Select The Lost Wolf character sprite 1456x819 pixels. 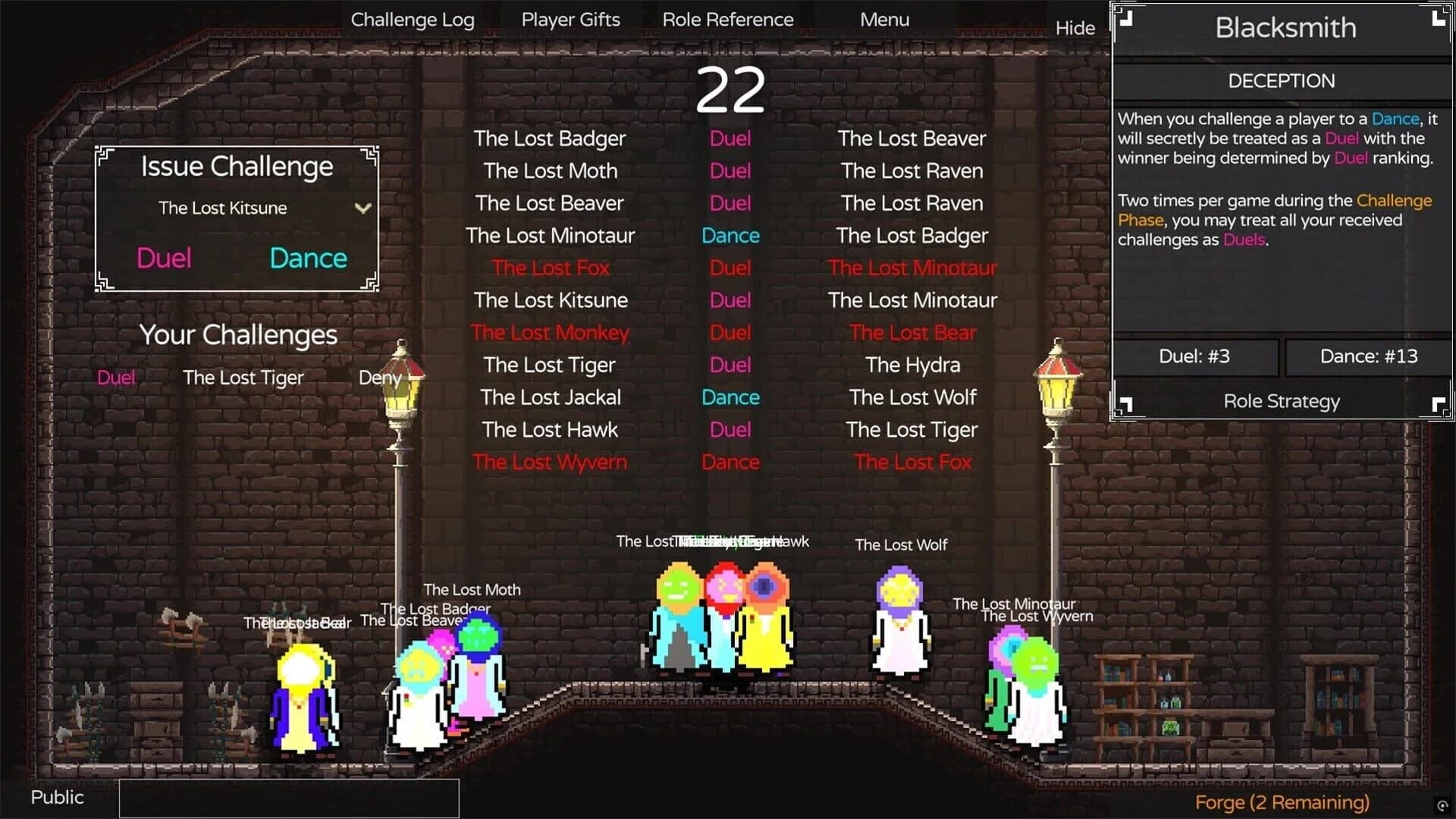point(902,645)
